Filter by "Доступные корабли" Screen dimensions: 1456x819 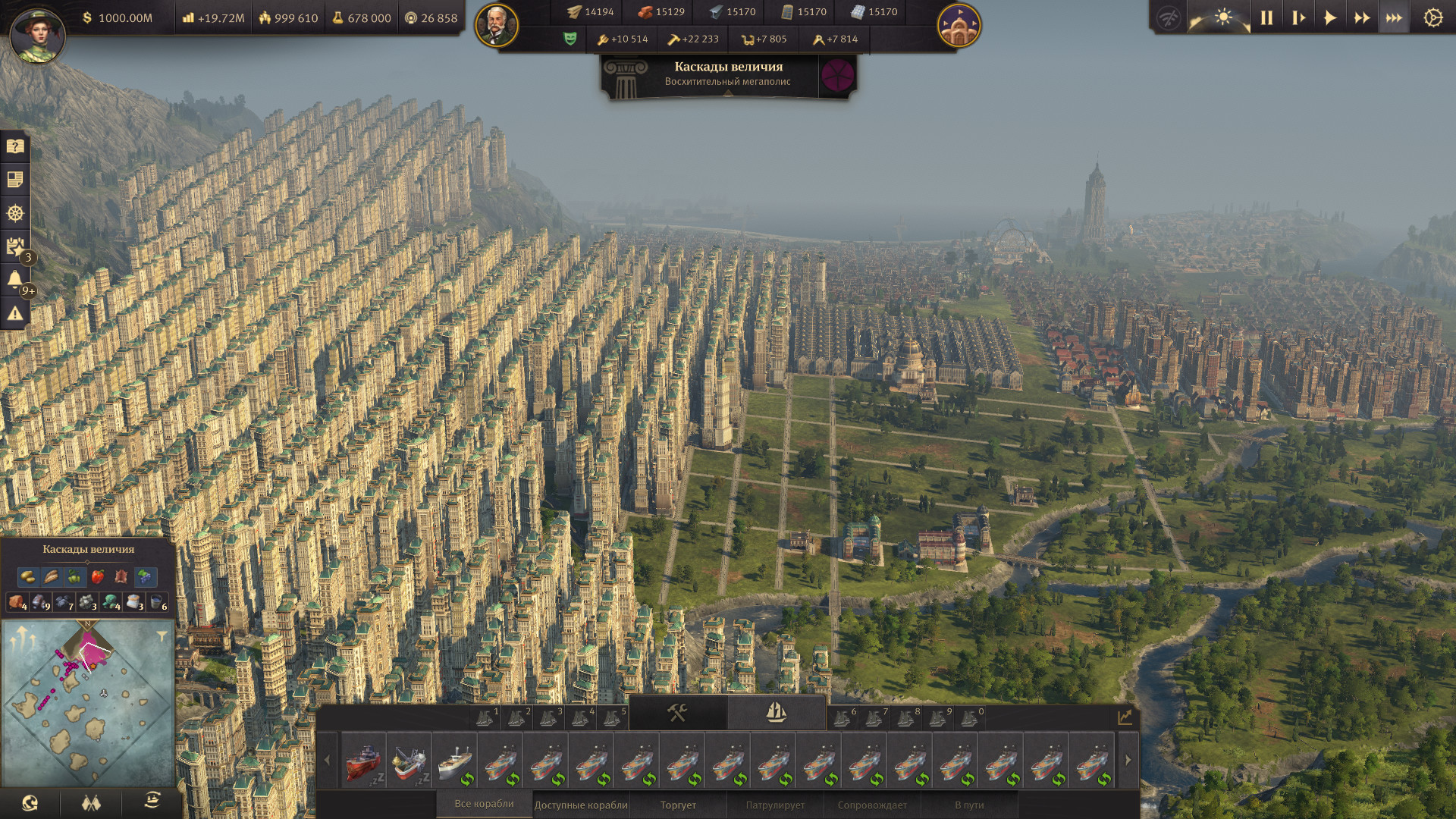pyautogui.click(x=581, y=805)
